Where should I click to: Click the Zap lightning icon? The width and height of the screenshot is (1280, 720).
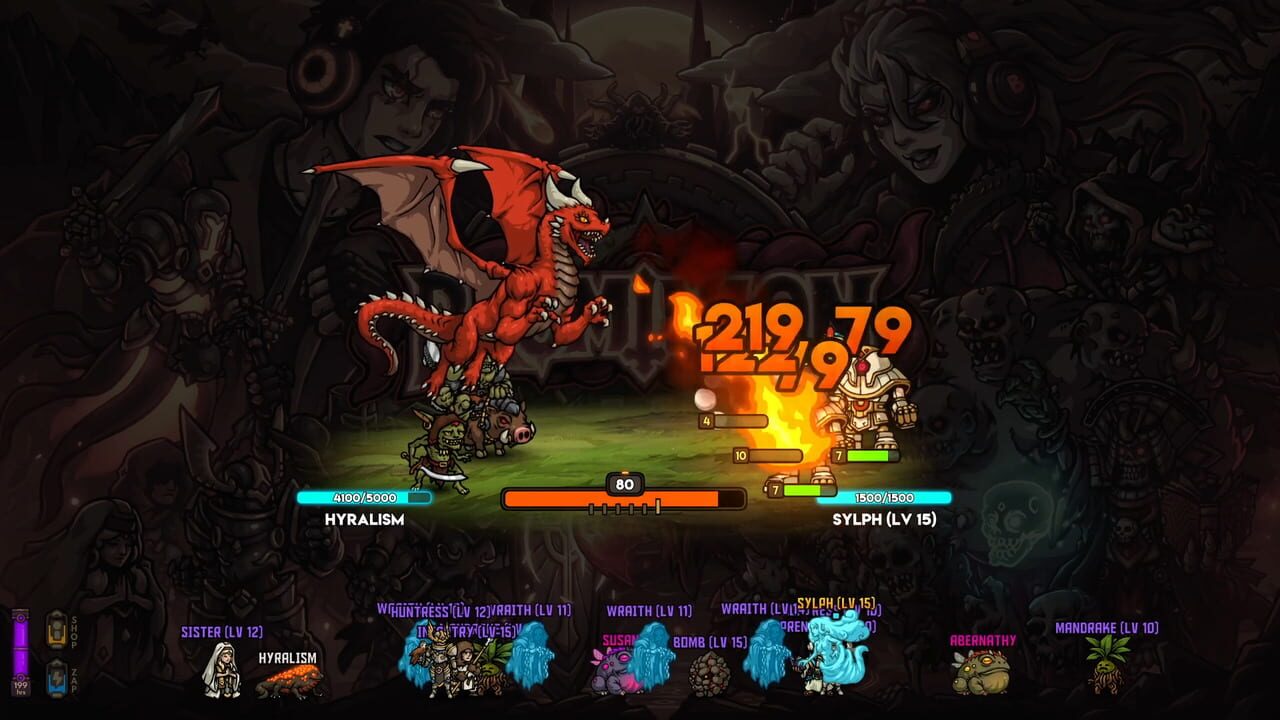(57, 678)
